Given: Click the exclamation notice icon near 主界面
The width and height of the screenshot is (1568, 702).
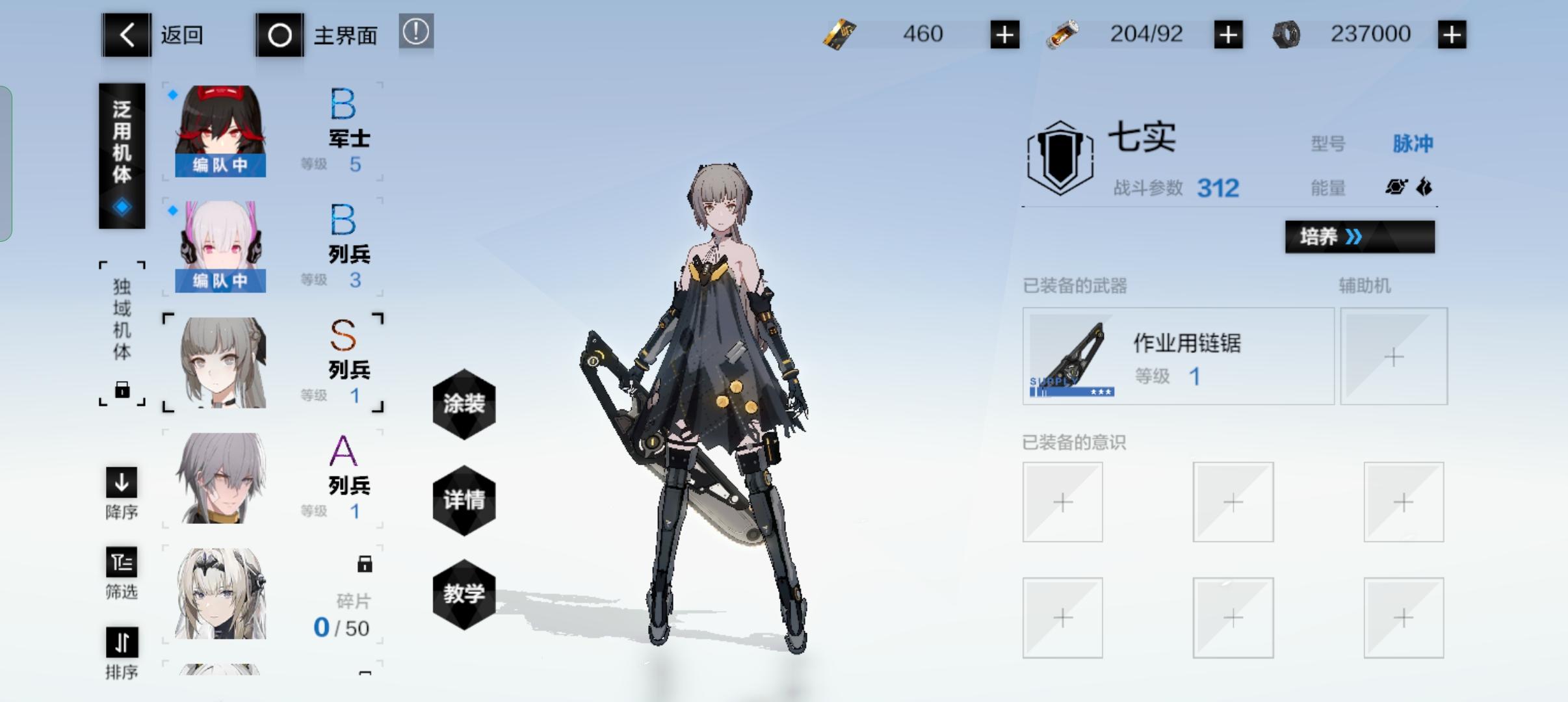Looking at the screenshot, I should [x=415, y=32].
